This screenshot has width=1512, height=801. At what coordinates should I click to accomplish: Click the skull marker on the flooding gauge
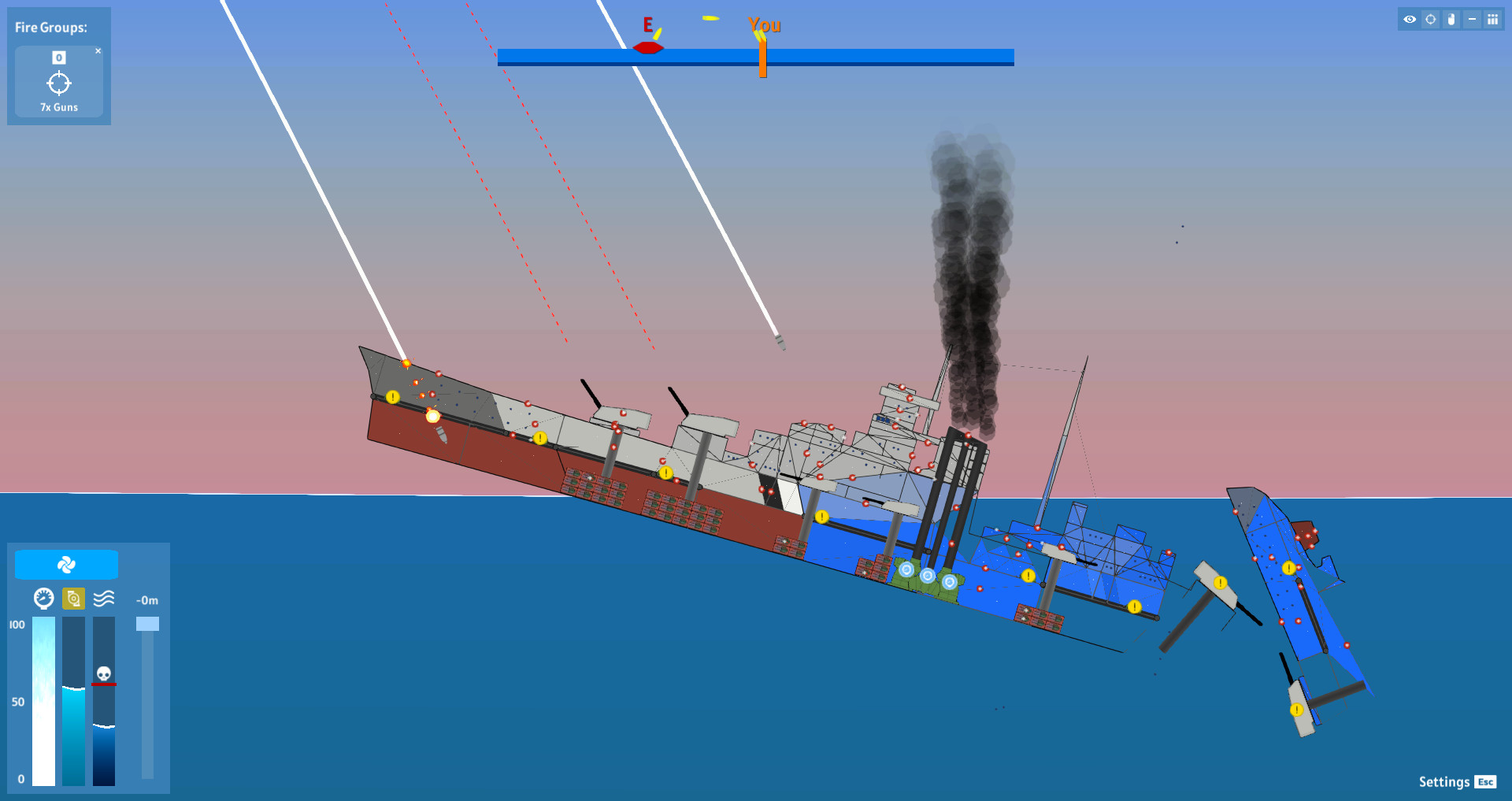click(103, 673)
